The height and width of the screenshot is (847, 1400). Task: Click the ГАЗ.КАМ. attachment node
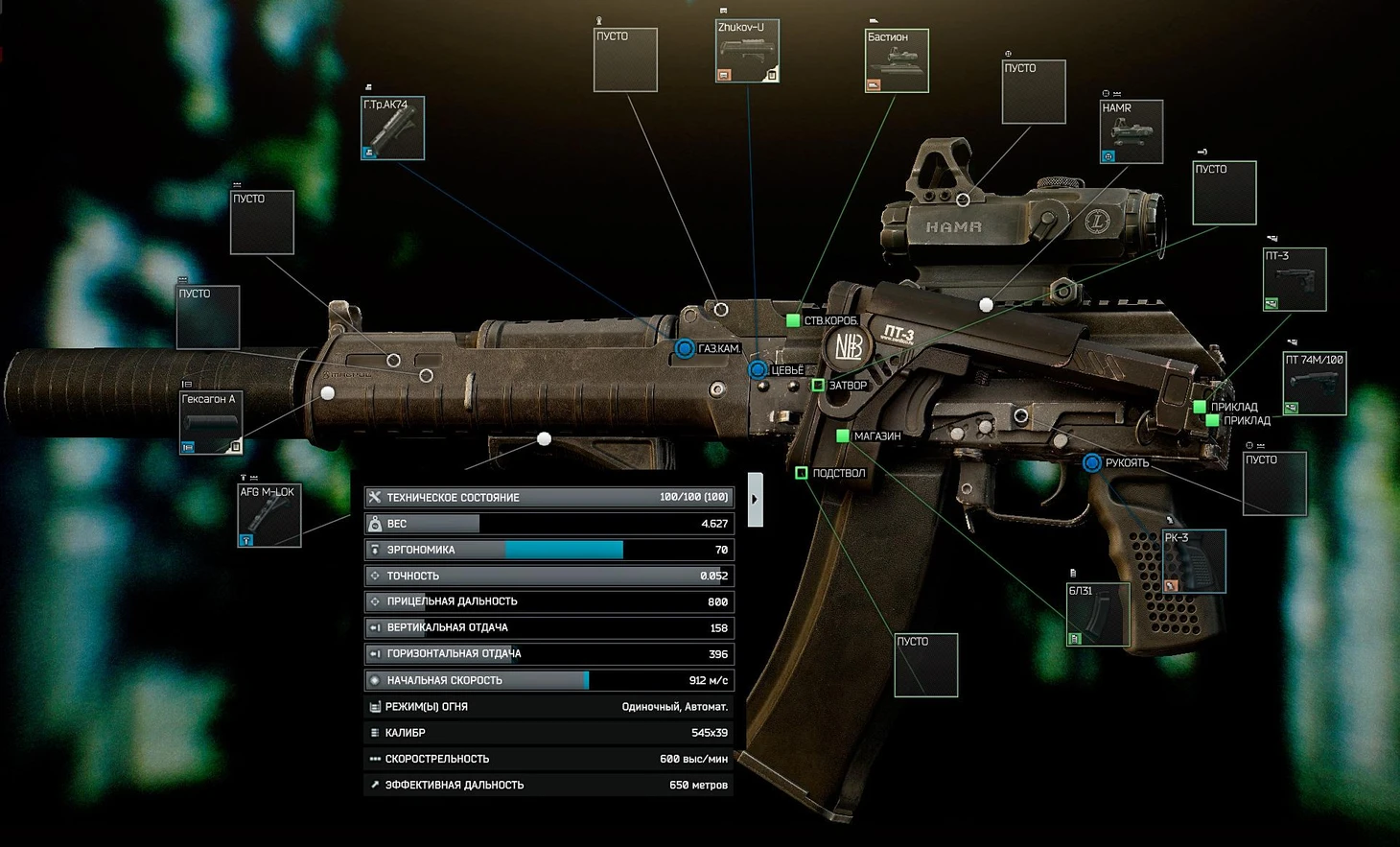click(685, 348)
